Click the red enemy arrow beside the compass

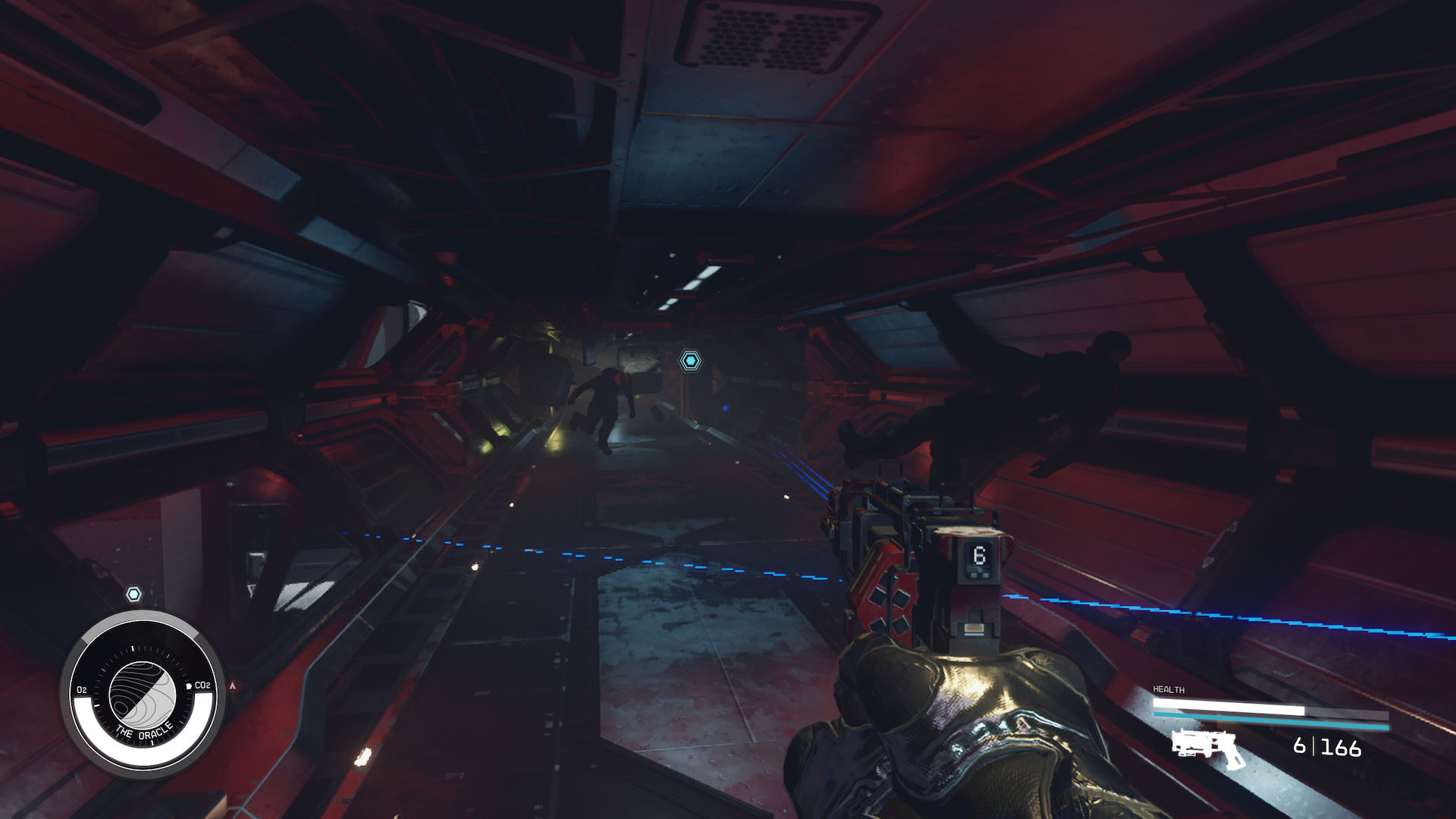pyautogui.click(x=234, y=686)
